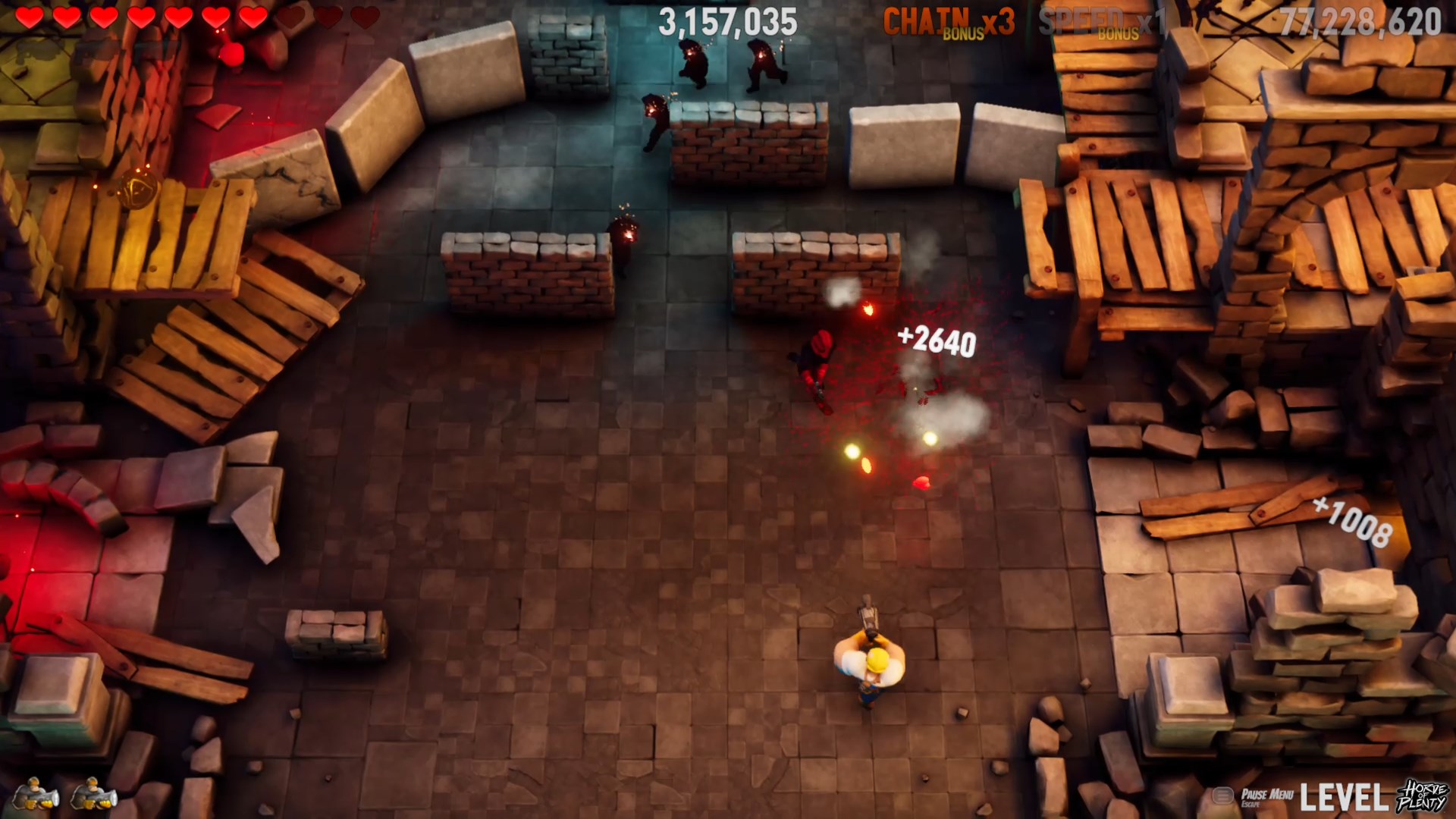Click the score readout 3,157,035

[730, 21]
